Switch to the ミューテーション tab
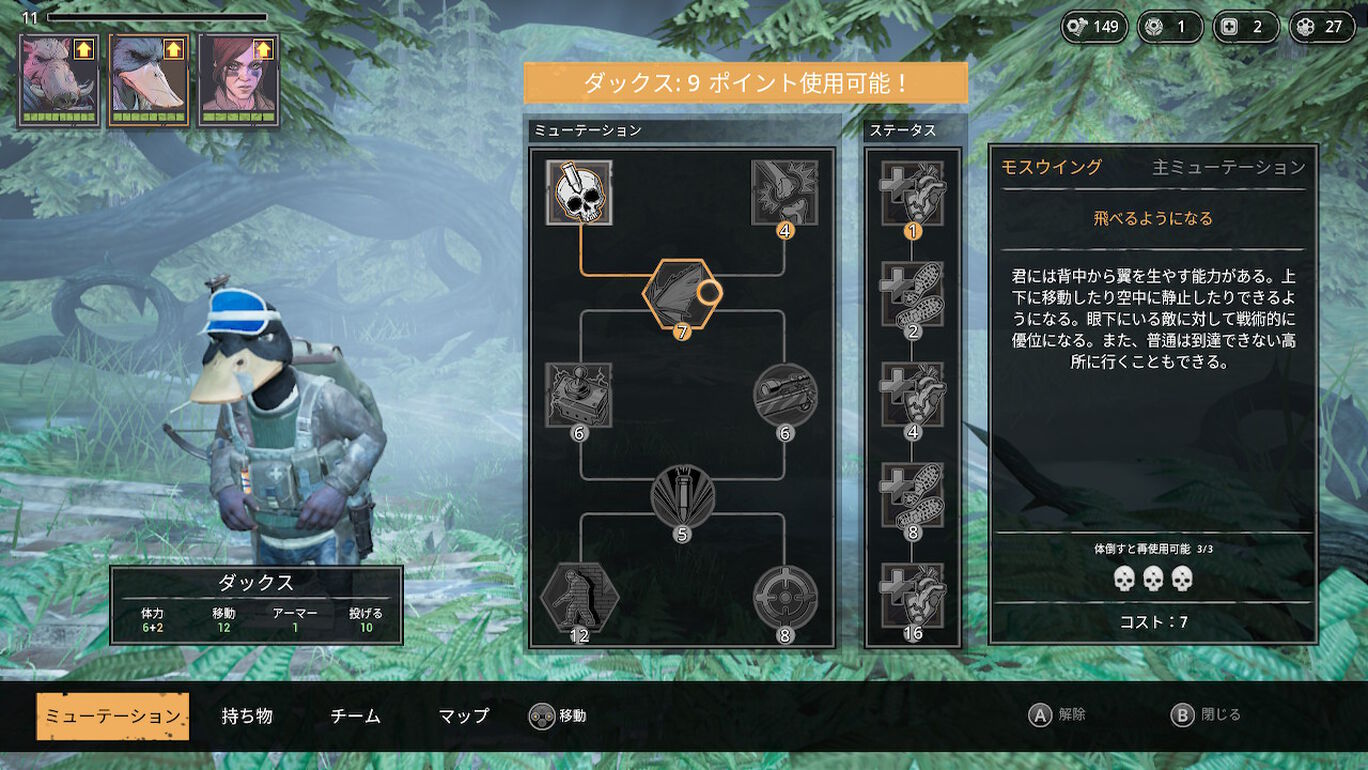This screenshot has height=770, width=1368. point(112,716)
